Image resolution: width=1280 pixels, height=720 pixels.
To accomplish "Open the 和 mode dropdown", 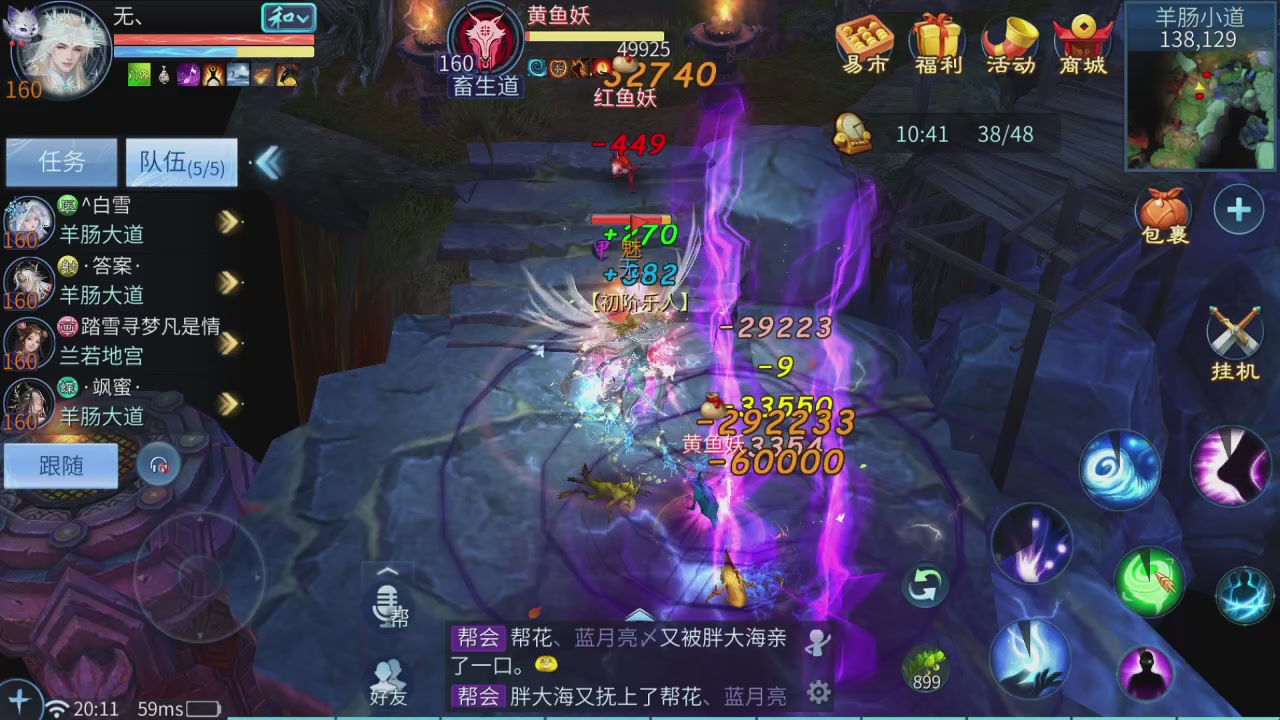I will click(289, 18).
